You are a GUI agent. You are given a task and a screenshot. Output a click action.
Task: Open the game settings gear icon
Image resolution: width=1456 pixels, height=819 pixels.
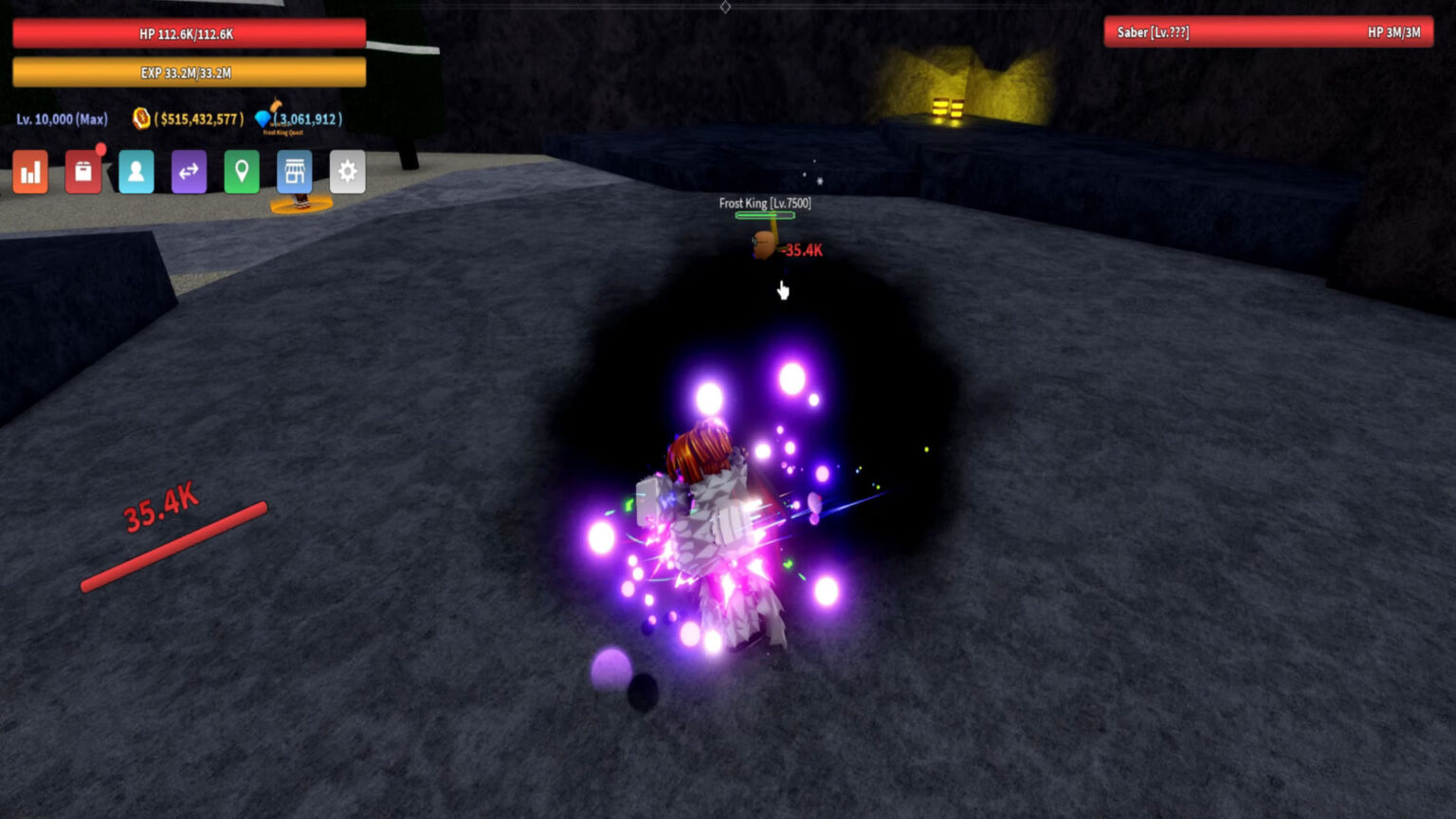pyautogui.click(x=347, y=172)
